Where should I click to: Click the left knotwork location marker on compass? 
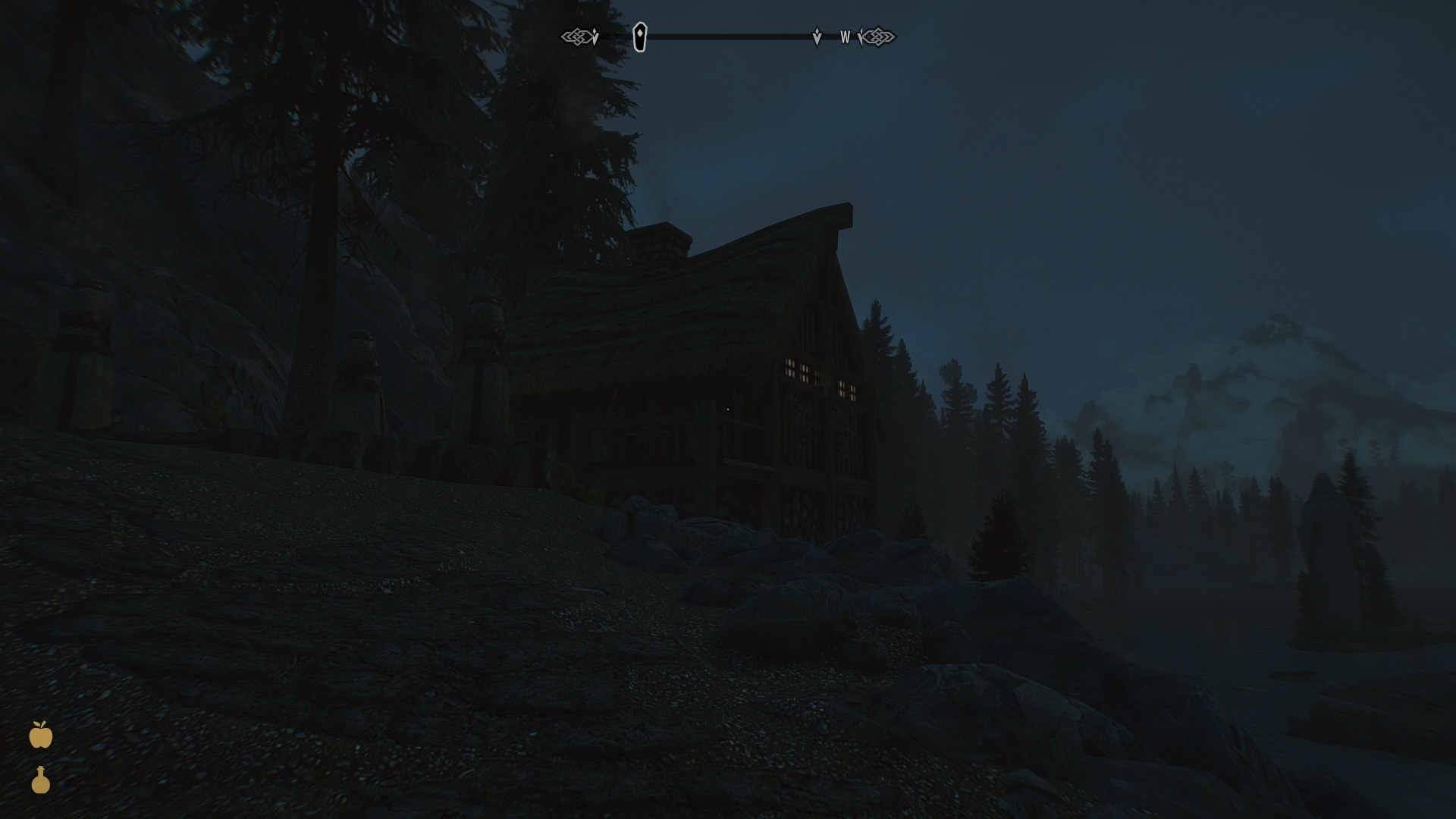(578, 35)
